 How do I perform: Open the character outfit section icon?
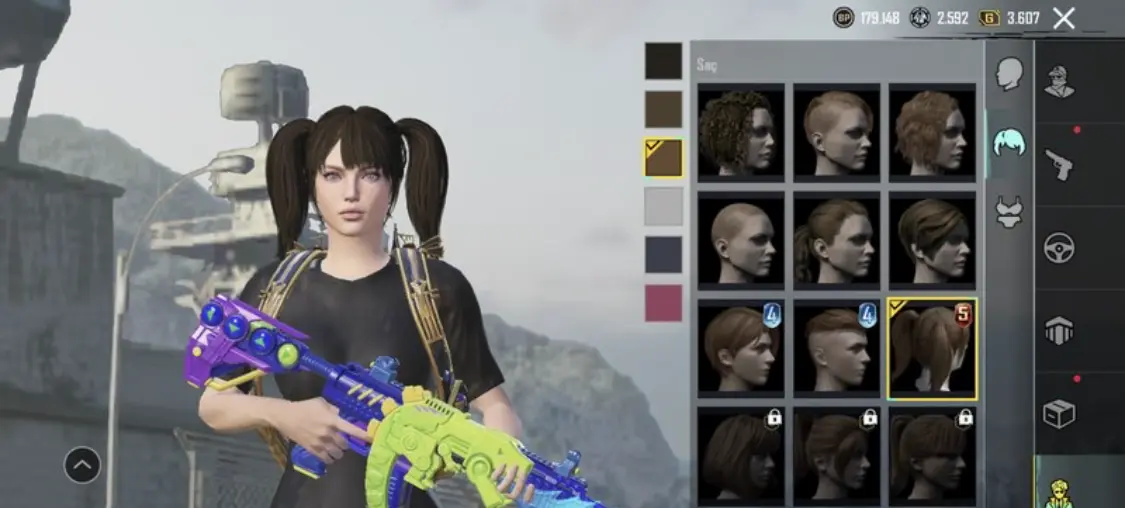[x=1059, y=80]
